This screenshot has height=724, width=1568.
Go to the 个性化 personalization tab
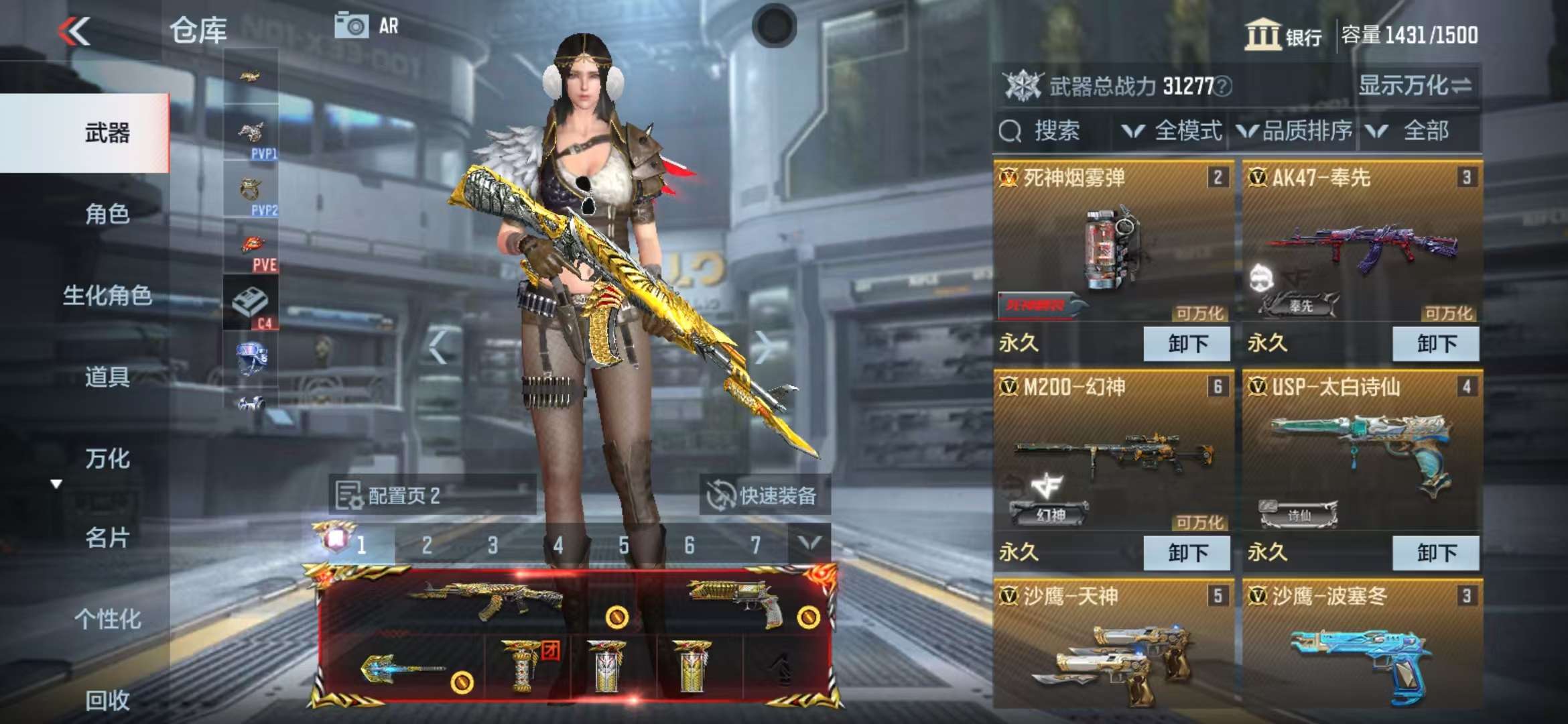[107, 619]
